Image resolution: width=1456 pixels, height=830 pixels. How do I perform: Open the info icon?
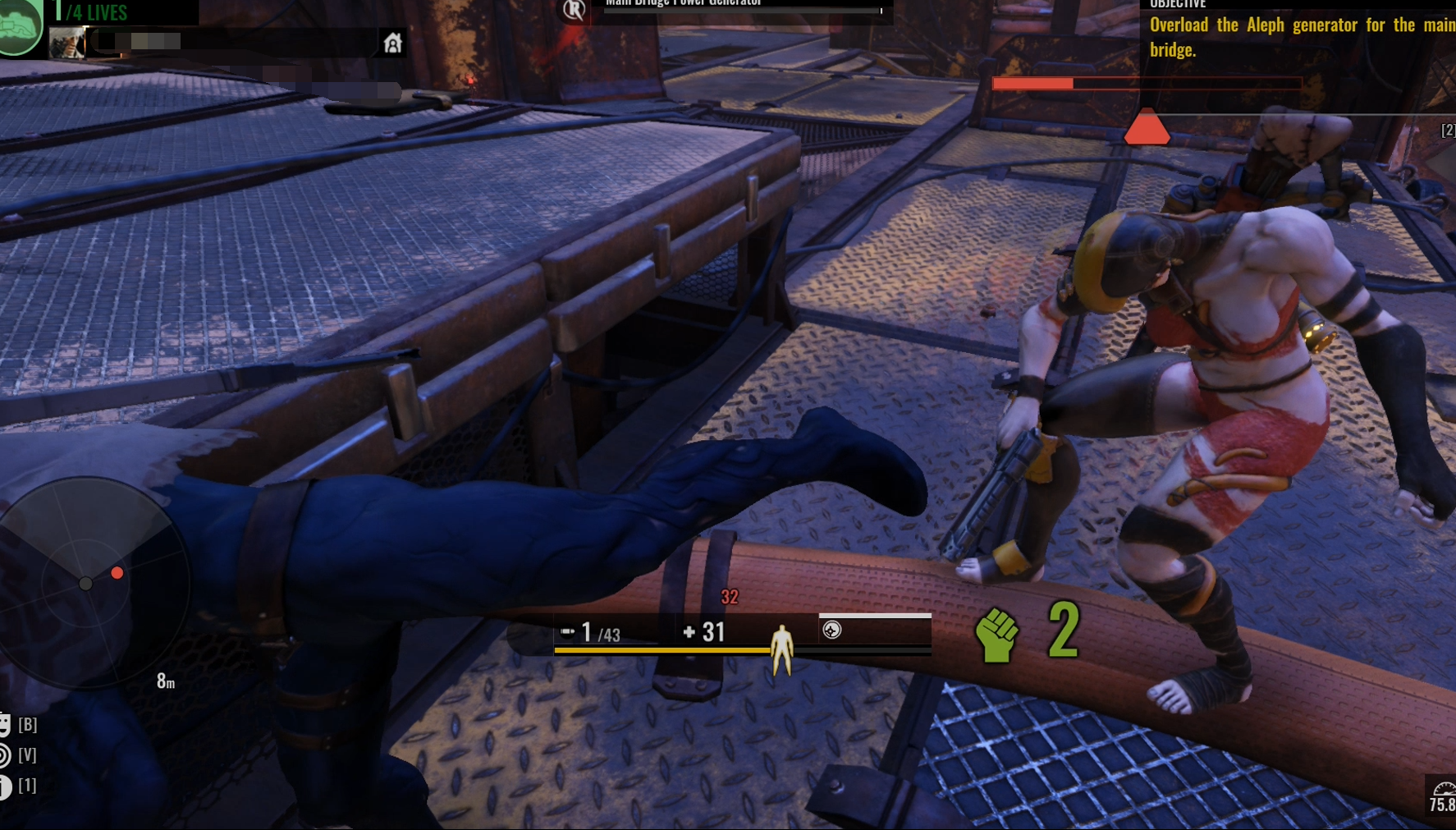click(5, 786)
